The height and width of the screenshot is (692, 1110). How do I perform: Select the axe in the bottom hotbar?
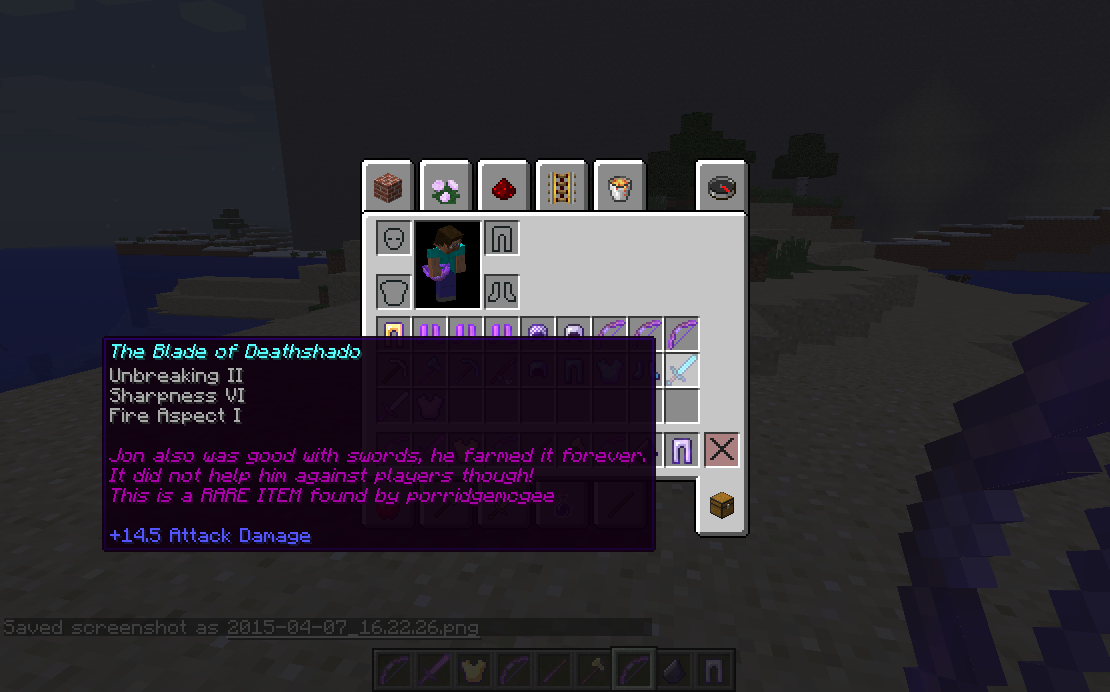594,669
